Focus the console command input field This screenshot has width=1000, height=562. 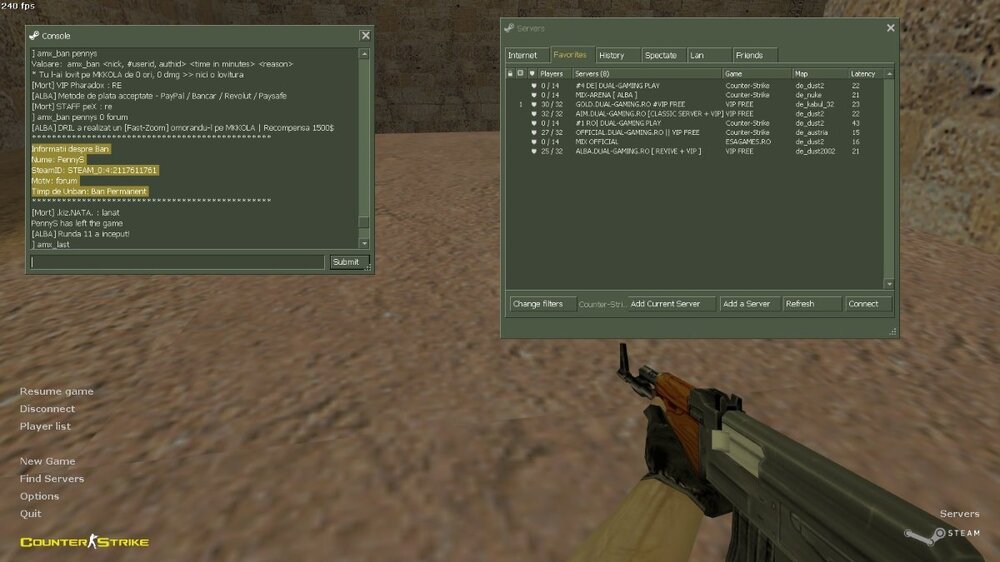[x=177, y=262]
